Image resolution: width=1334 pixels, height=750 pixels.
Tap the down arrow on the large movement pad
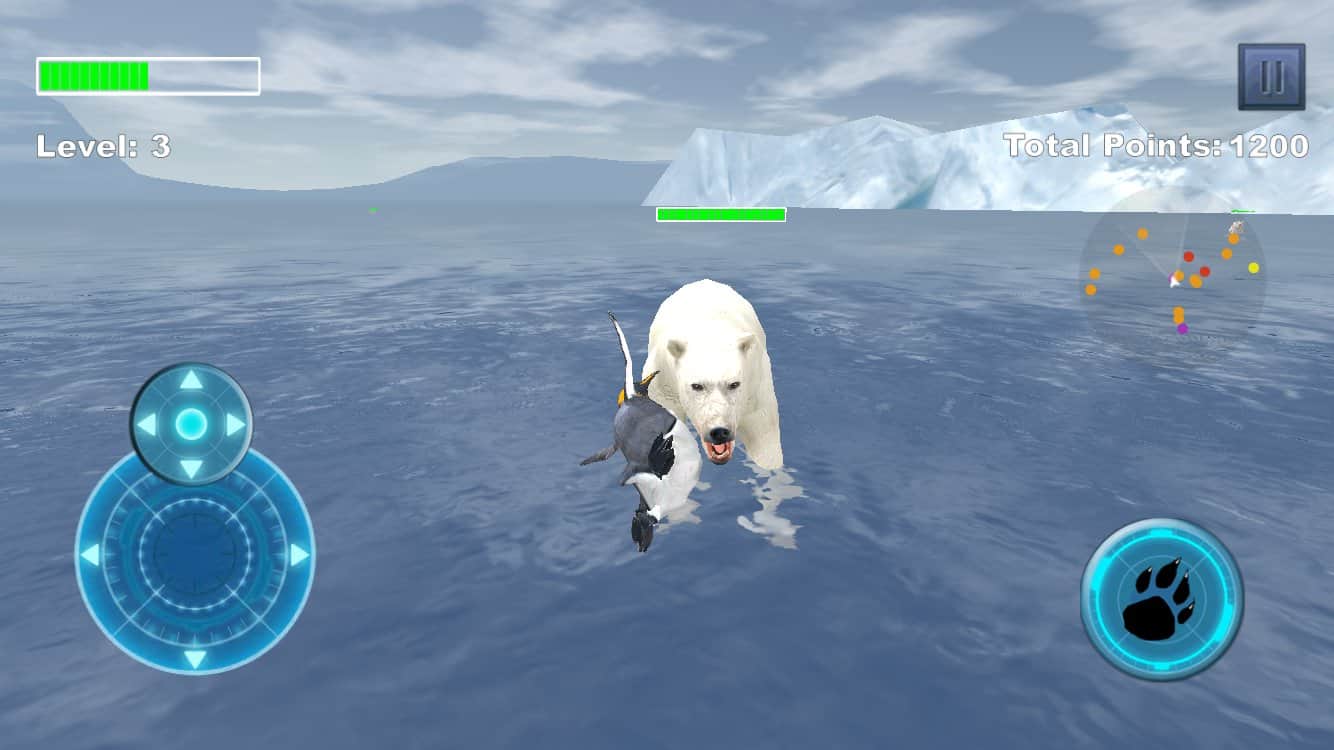point(195,658)
